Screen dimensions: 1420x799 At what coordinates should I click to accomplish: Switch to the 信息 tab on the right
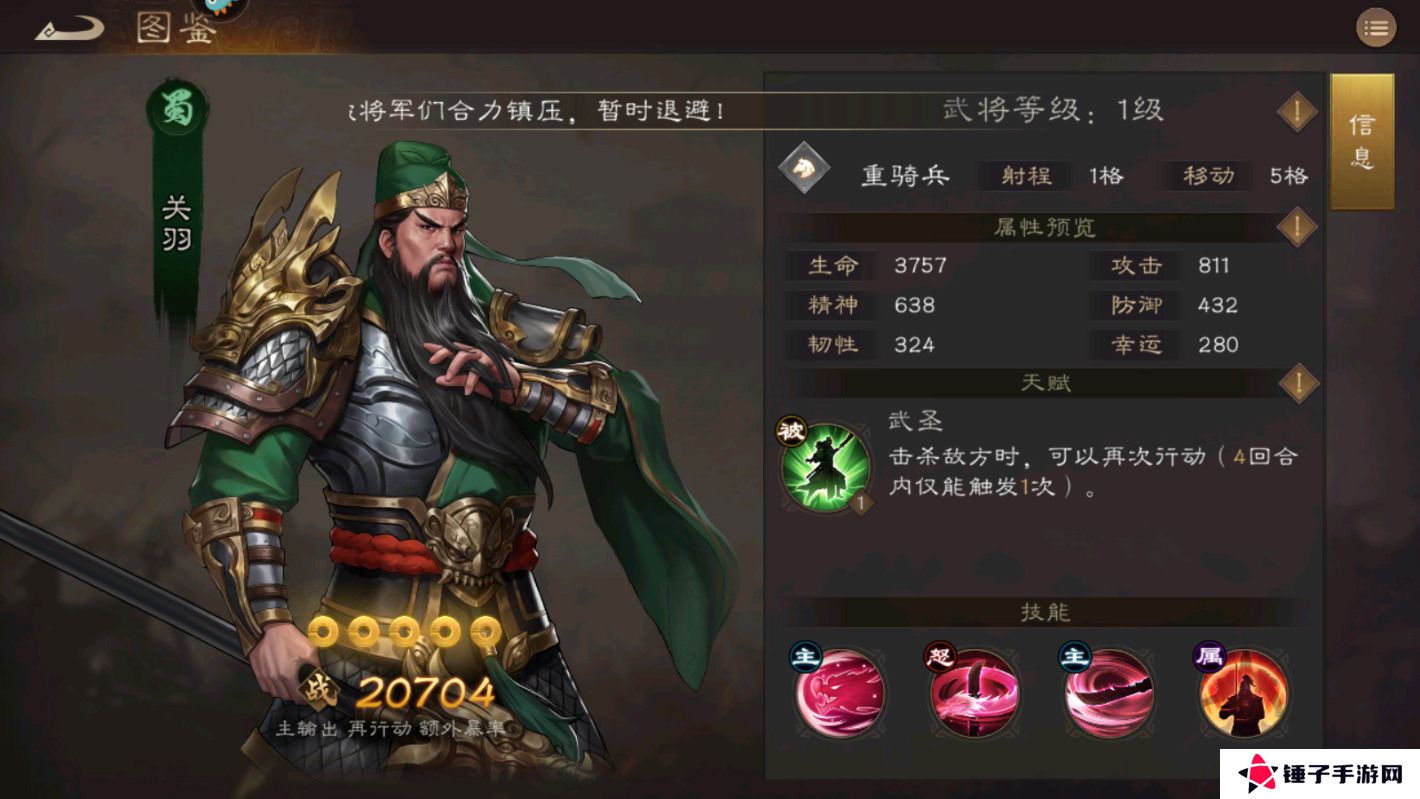point(1362,140)
